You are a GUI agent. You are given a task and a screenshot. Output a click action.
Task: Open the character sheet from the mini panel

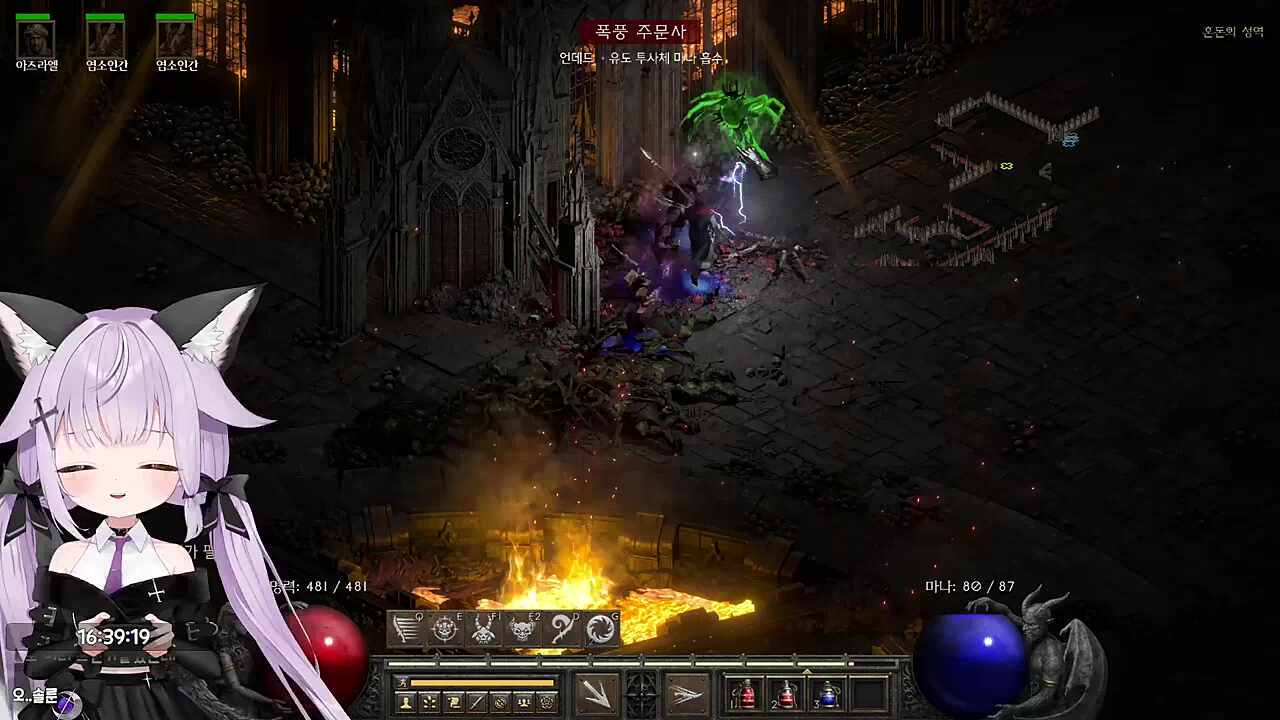(x=407, y=703)
